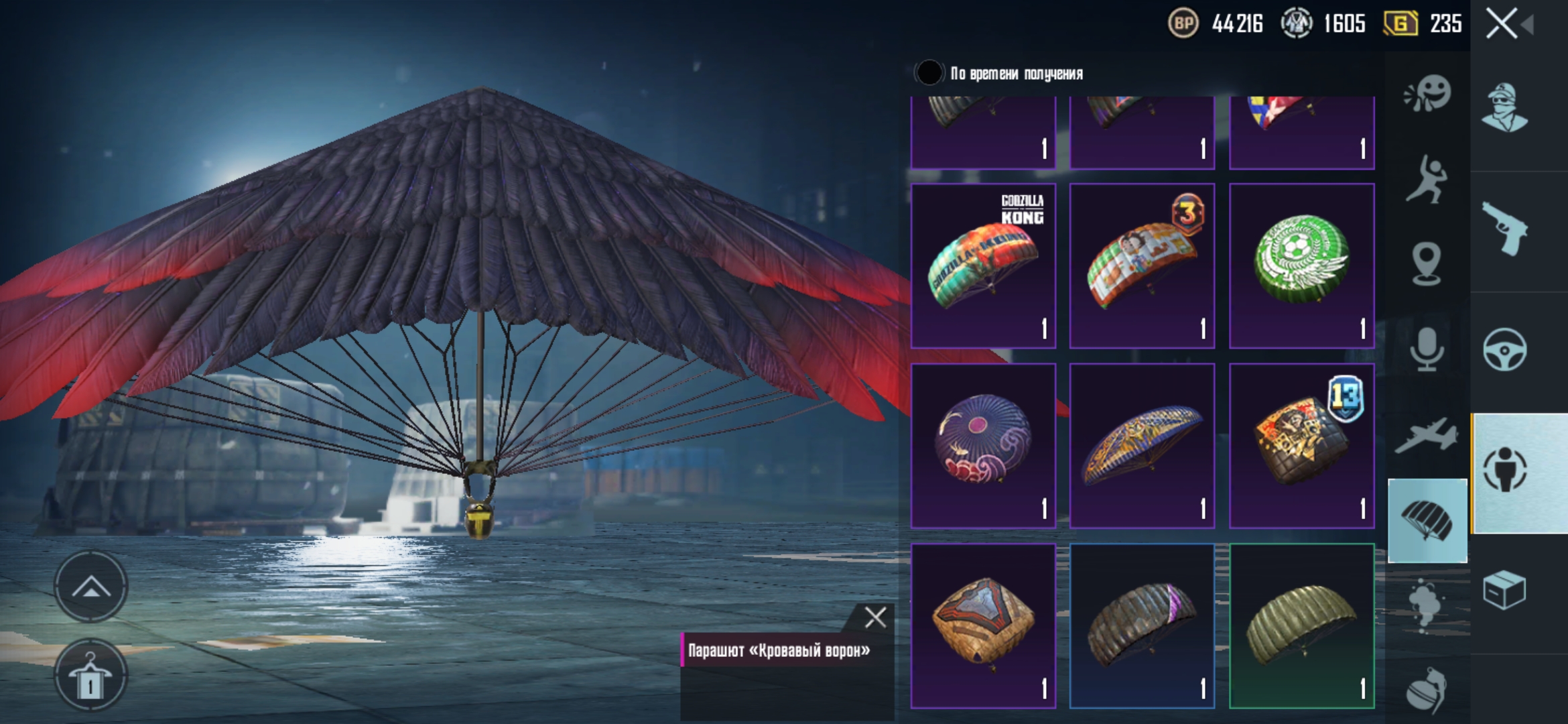
Task: Switch to the airplane skins tab
Action: pos(1427,436)
